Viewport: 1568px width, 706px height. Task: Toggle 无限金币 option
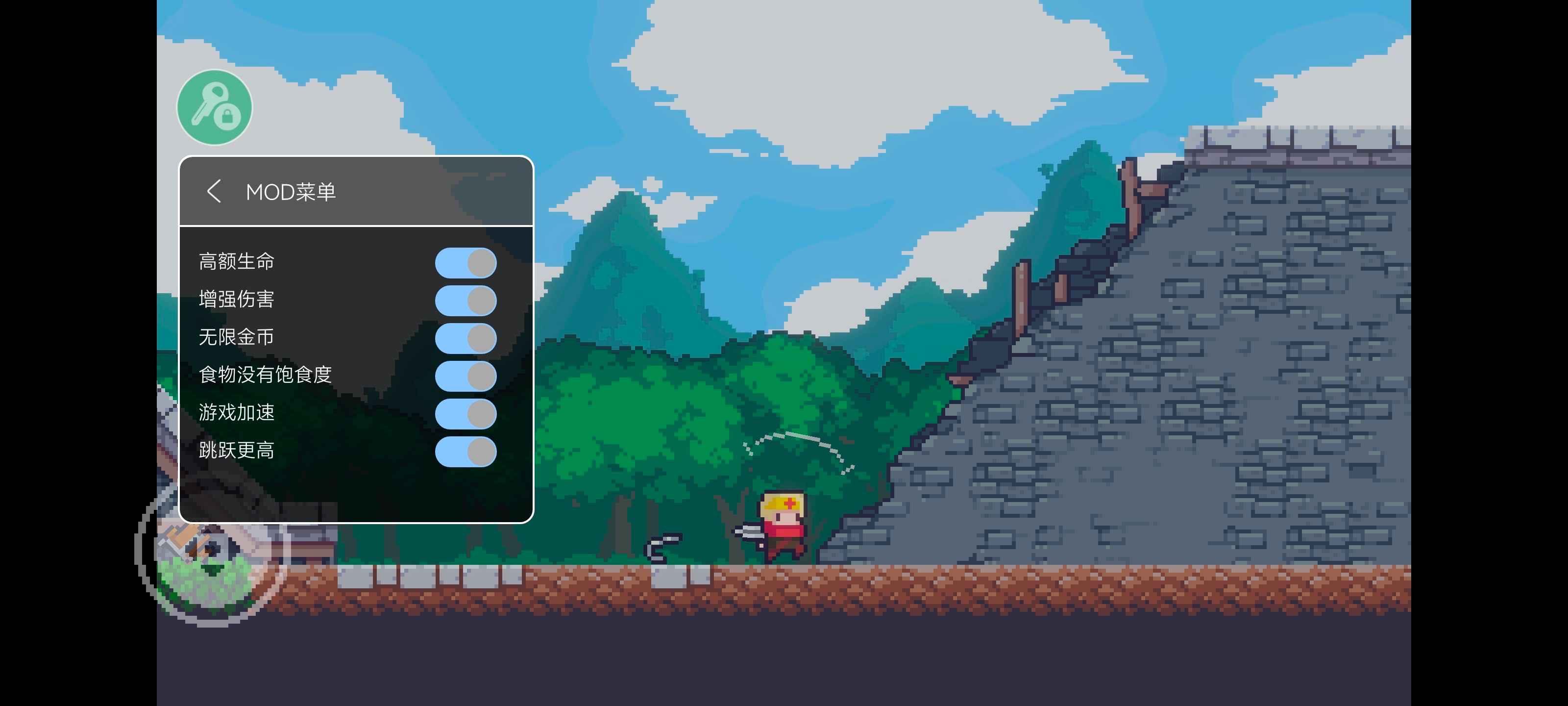pyautogui.click(x=465, y=338)
